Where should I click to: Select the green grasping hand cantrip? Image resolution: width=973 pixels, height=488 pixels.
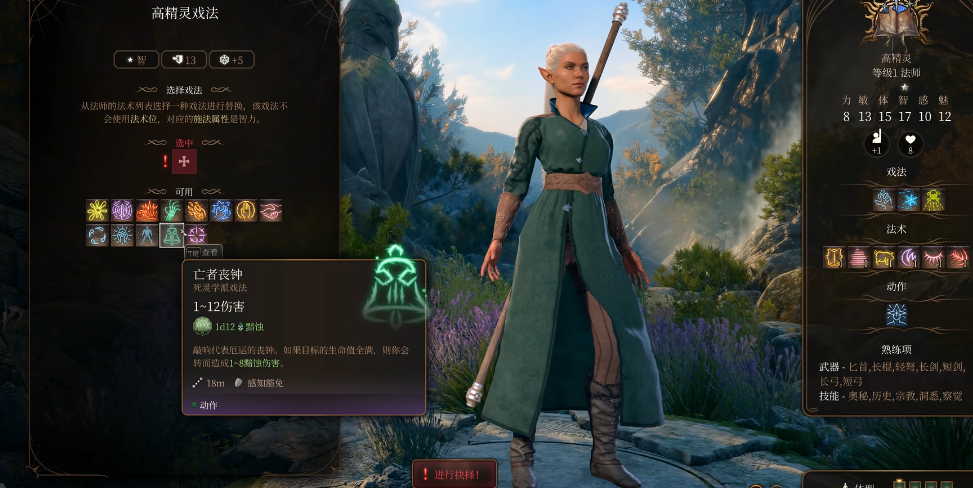pyautogui.click(x=172, y=211)
